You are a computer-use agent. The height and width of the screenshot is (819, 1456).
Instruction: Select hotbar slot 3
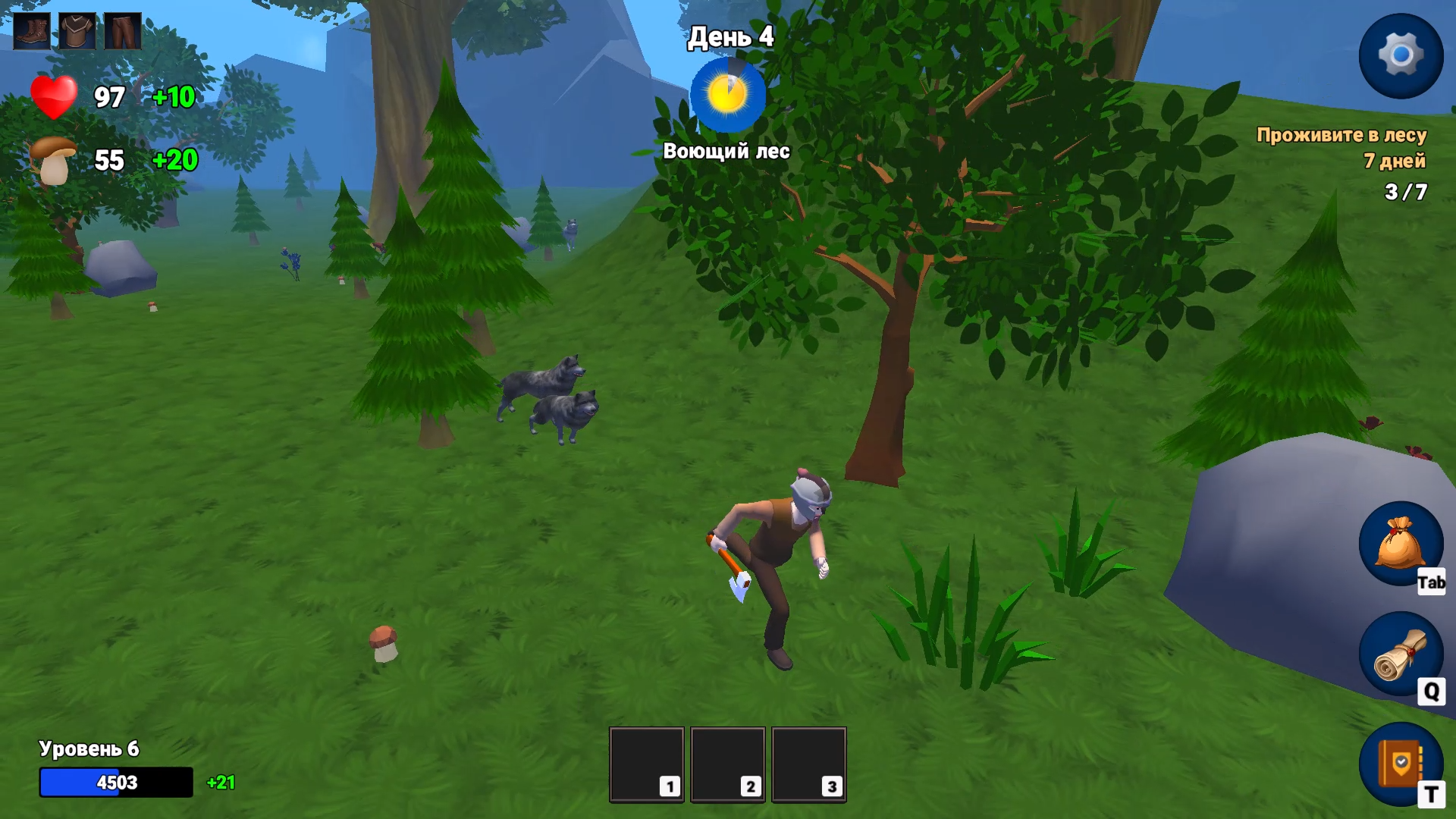coord(809,764)
